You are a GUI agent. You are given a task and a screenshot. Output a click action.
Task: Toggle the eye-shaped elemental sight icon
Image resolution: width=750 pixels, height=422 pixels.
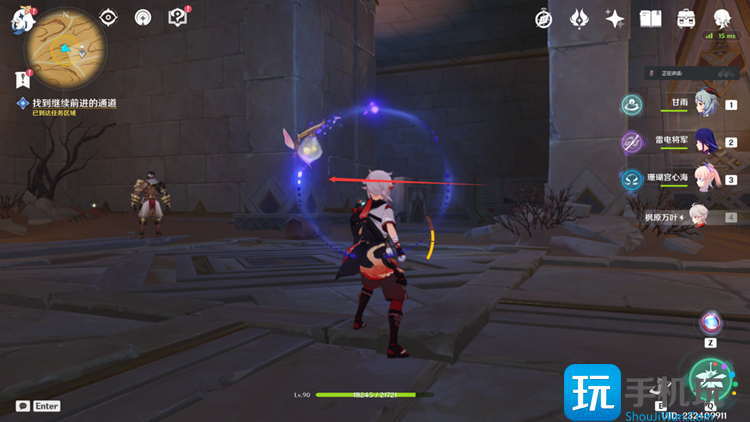point(109,18)
